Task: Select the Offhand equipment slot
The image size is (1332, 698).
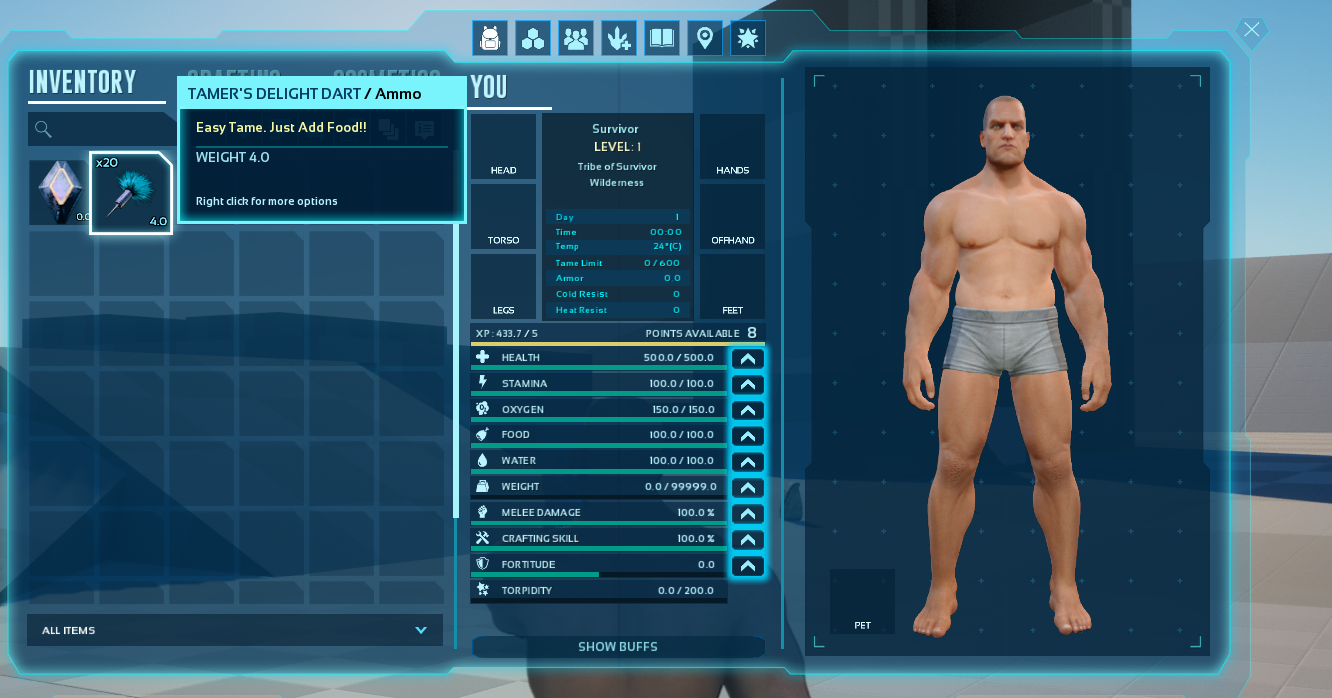Action: (x=732, y=217)
